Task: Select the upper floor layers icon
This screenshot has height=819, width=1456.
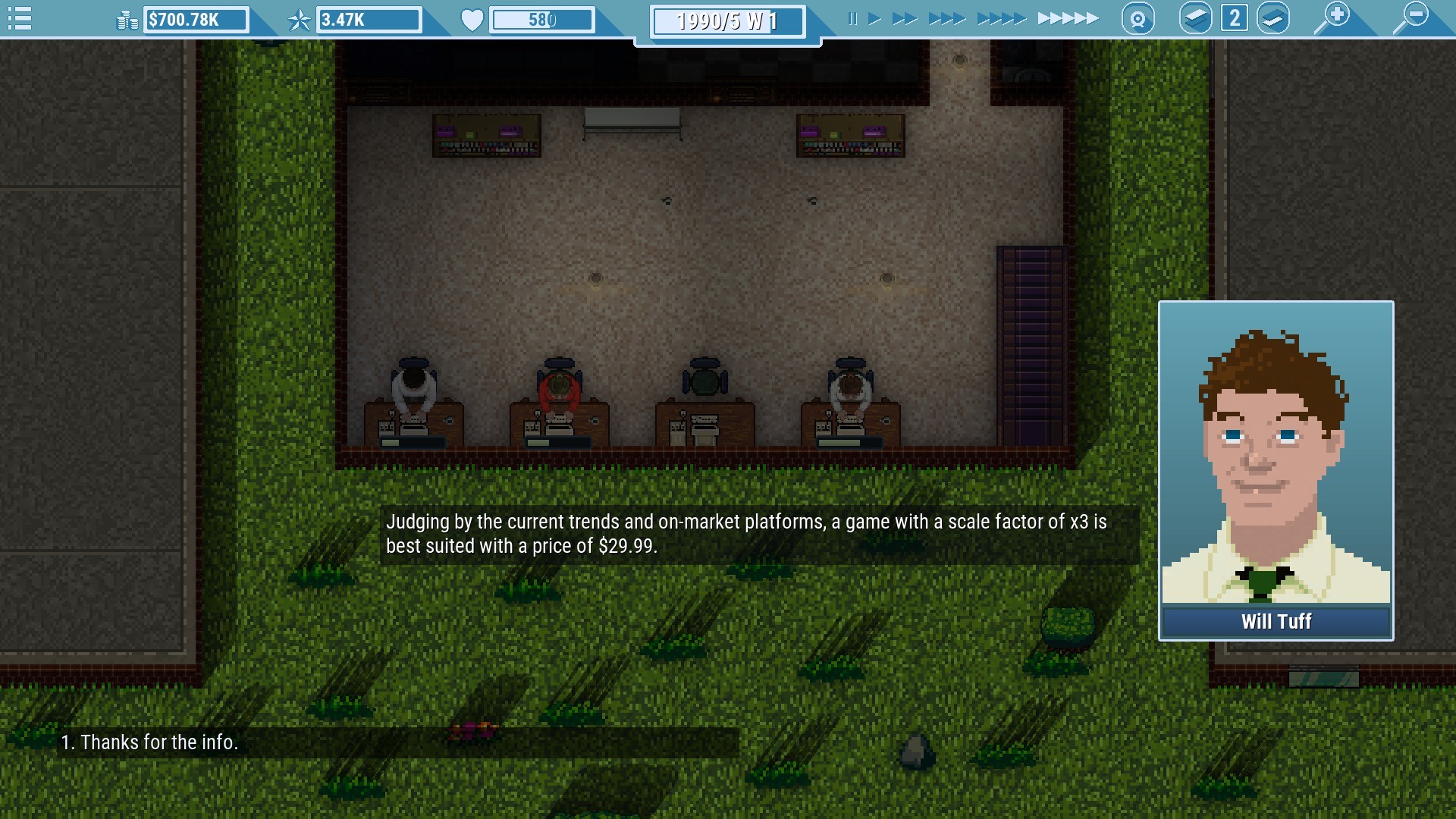Action: (1197, 17)
